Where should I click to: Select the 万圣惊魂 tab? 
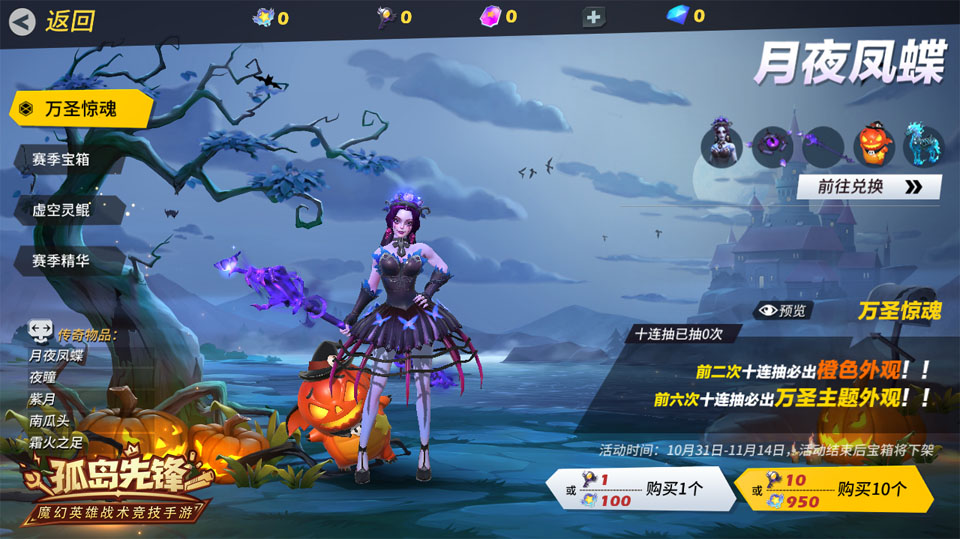(x=80, y=109)
